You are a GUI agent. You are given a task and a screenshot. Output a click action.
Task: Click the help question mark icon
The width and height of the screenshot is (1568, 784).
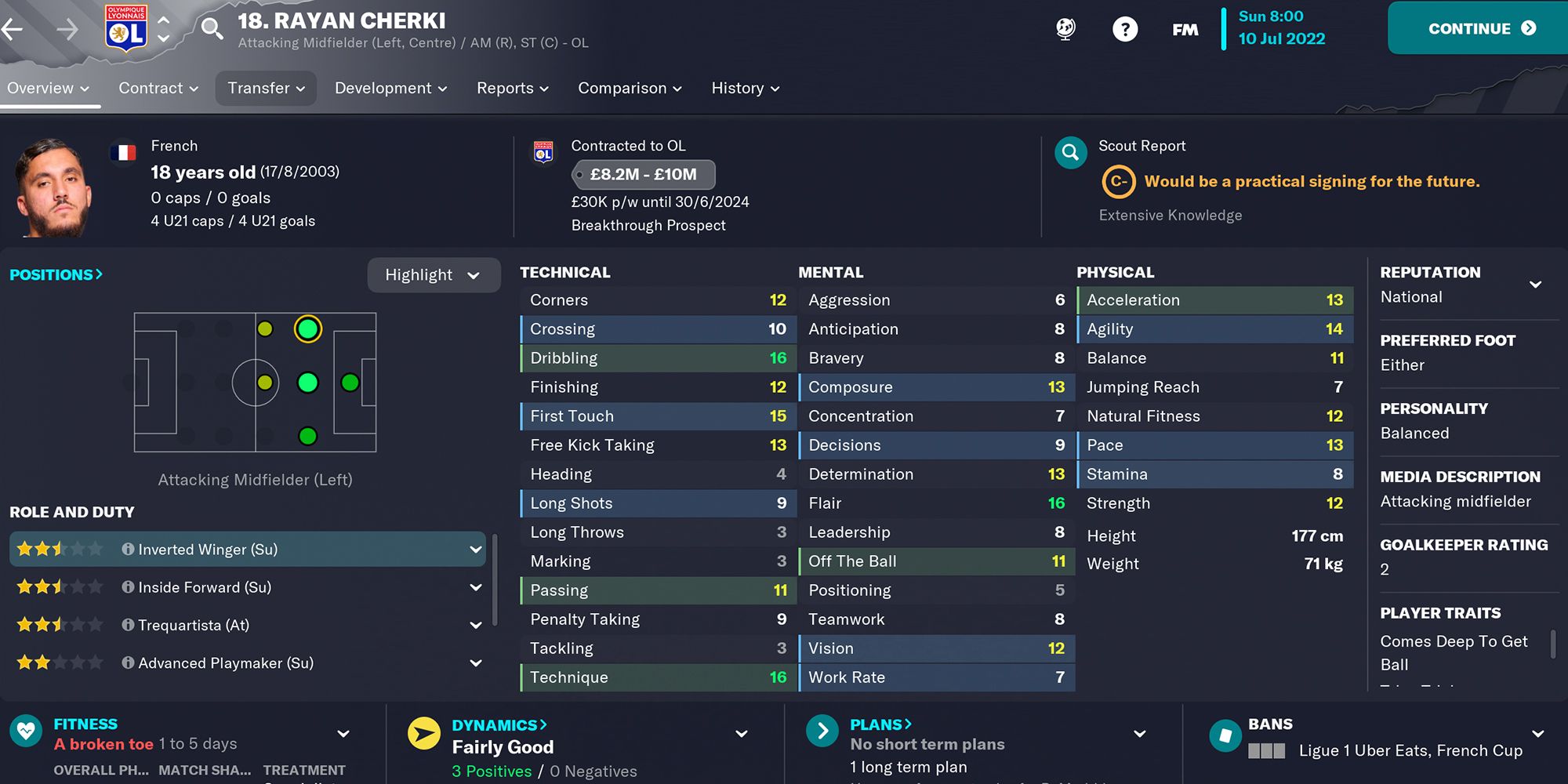1125,28
